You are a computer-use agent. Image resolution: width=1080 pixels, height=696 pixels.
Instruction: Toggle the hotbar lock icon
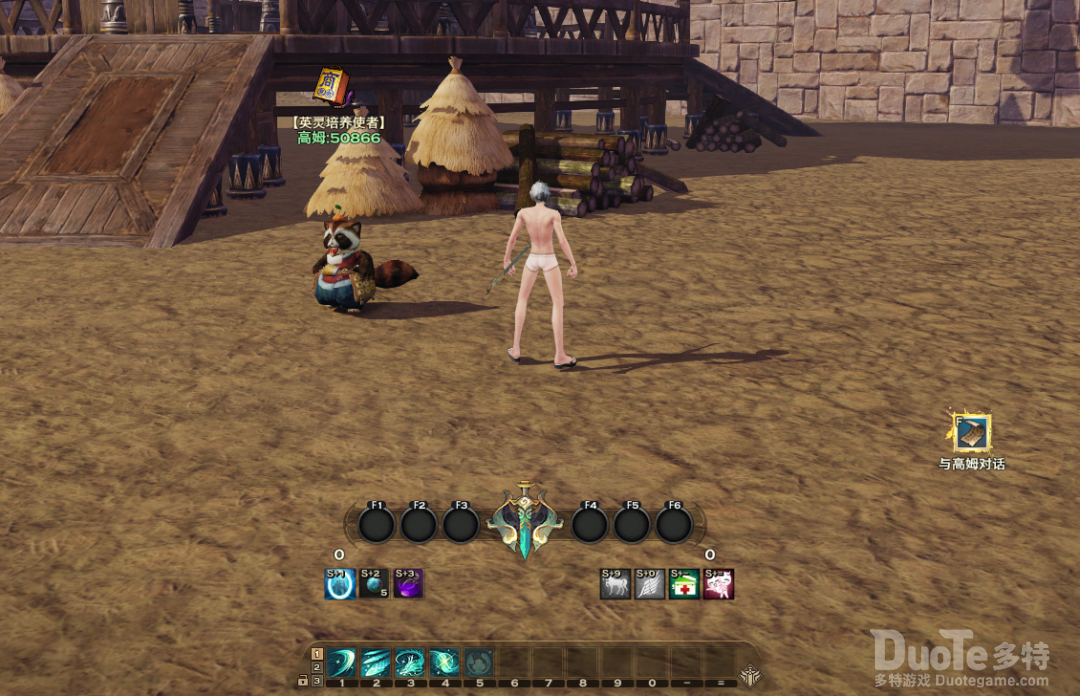point(302,680)
